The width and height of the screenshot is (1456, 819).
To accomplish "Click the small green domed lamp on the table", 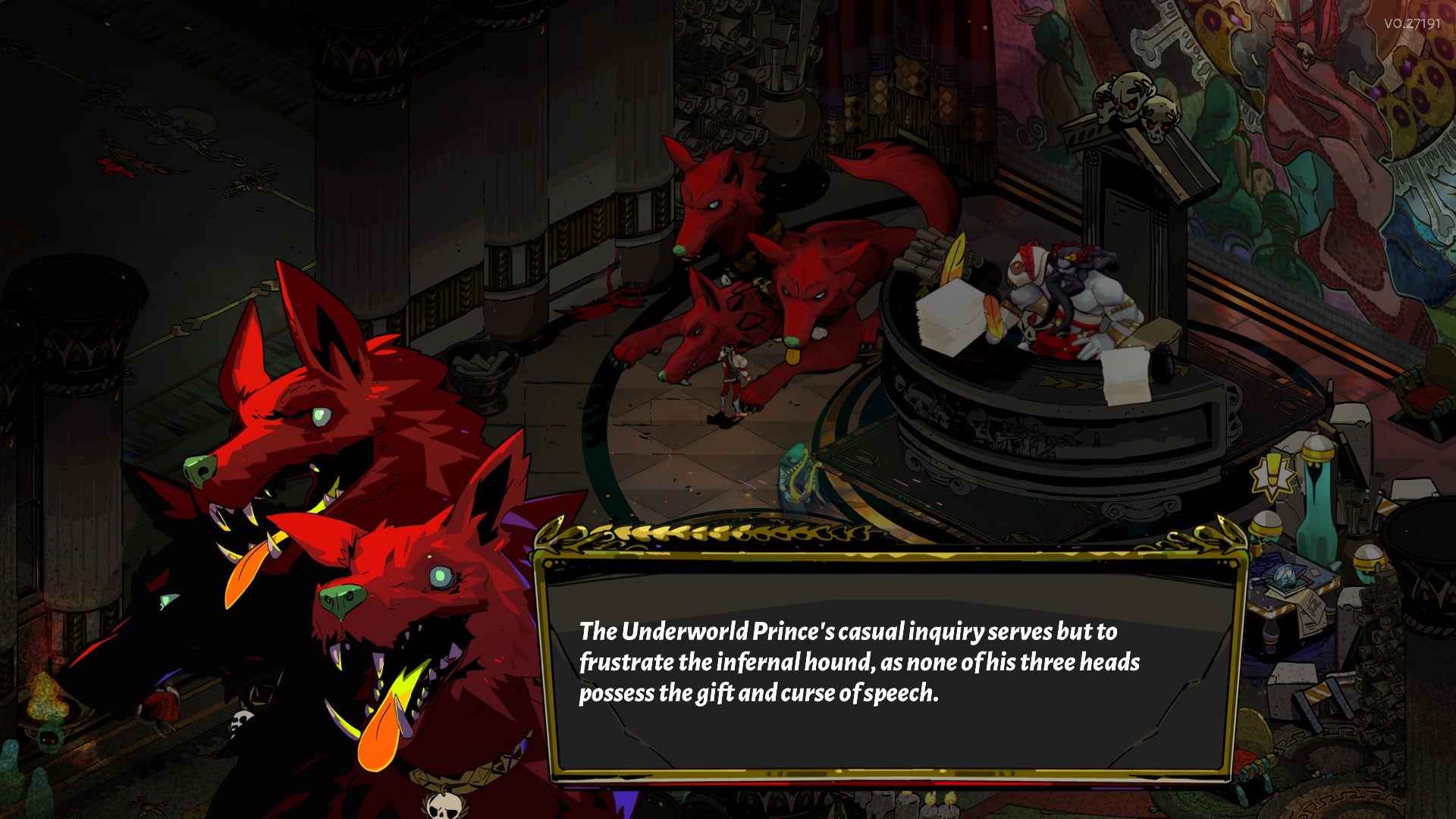I will (1265, 523).
